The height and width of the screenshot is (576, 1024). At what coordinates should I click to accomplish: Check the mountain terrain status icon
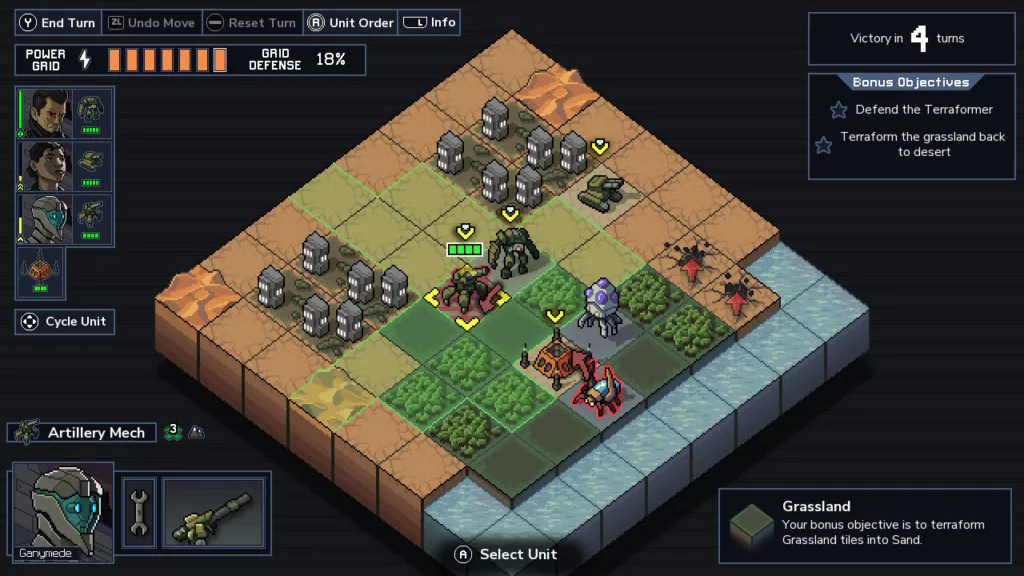pyautogui.click(x=197, y=433)
